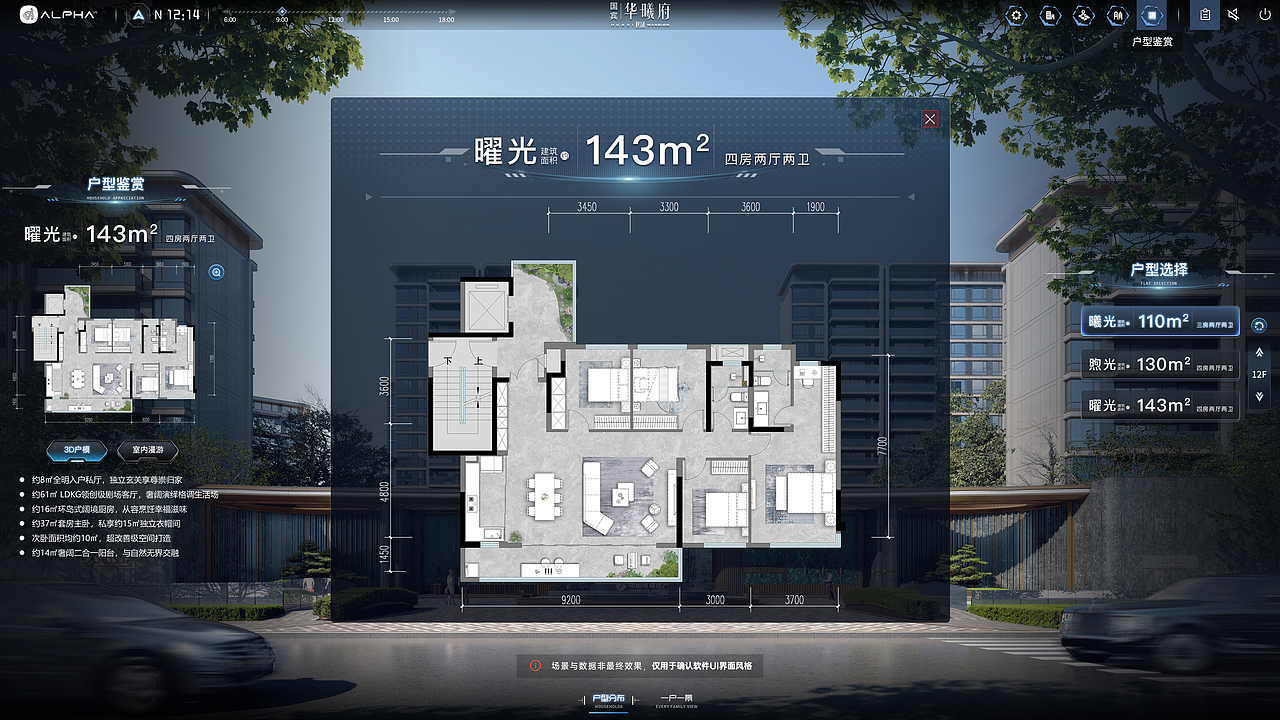Image resolution: width=1280 pixels, height=720 pixels.
Task: Click the floor down chevron below 12F
Action: [x=1259, y=396]
